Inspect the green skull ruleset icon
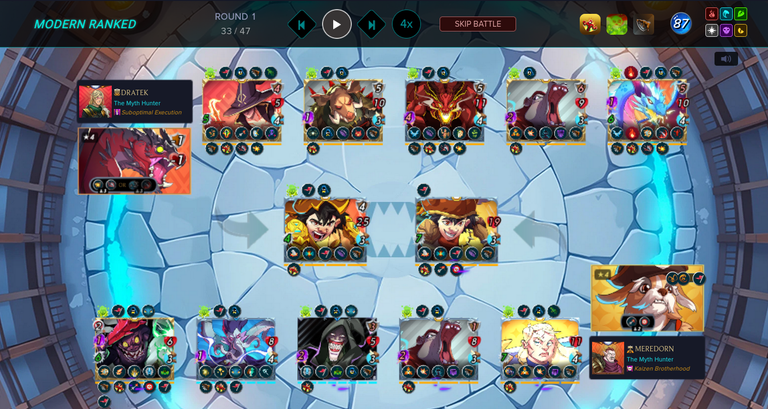The image size is (768, 409). coord(617,24)
